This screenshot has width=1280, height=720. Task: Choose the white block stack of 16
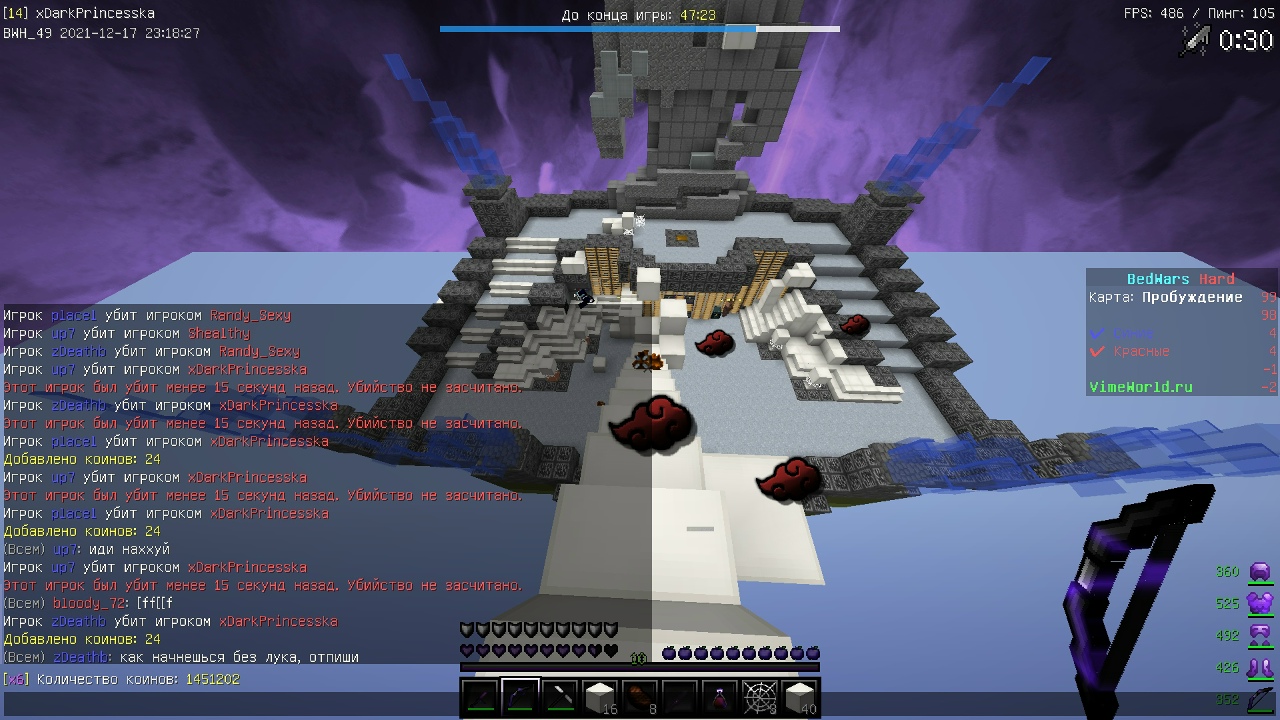[x=600, y=697]
